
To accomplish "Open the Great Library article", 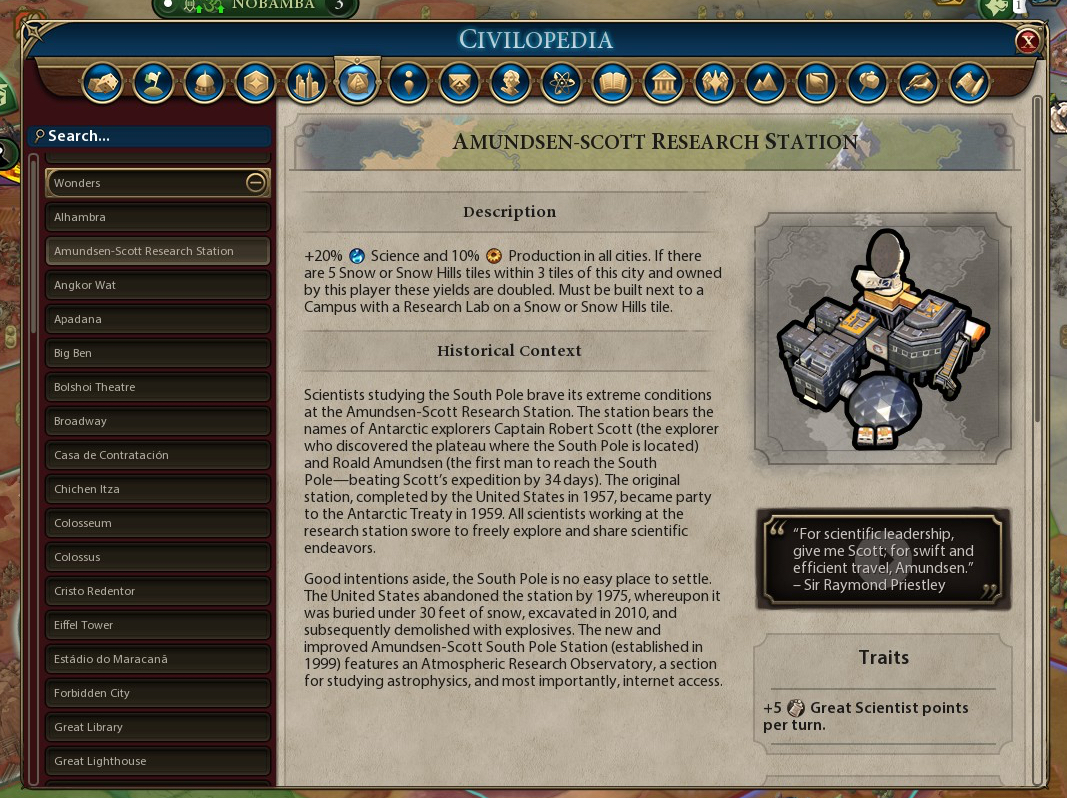I will click(x=158, y=727).
